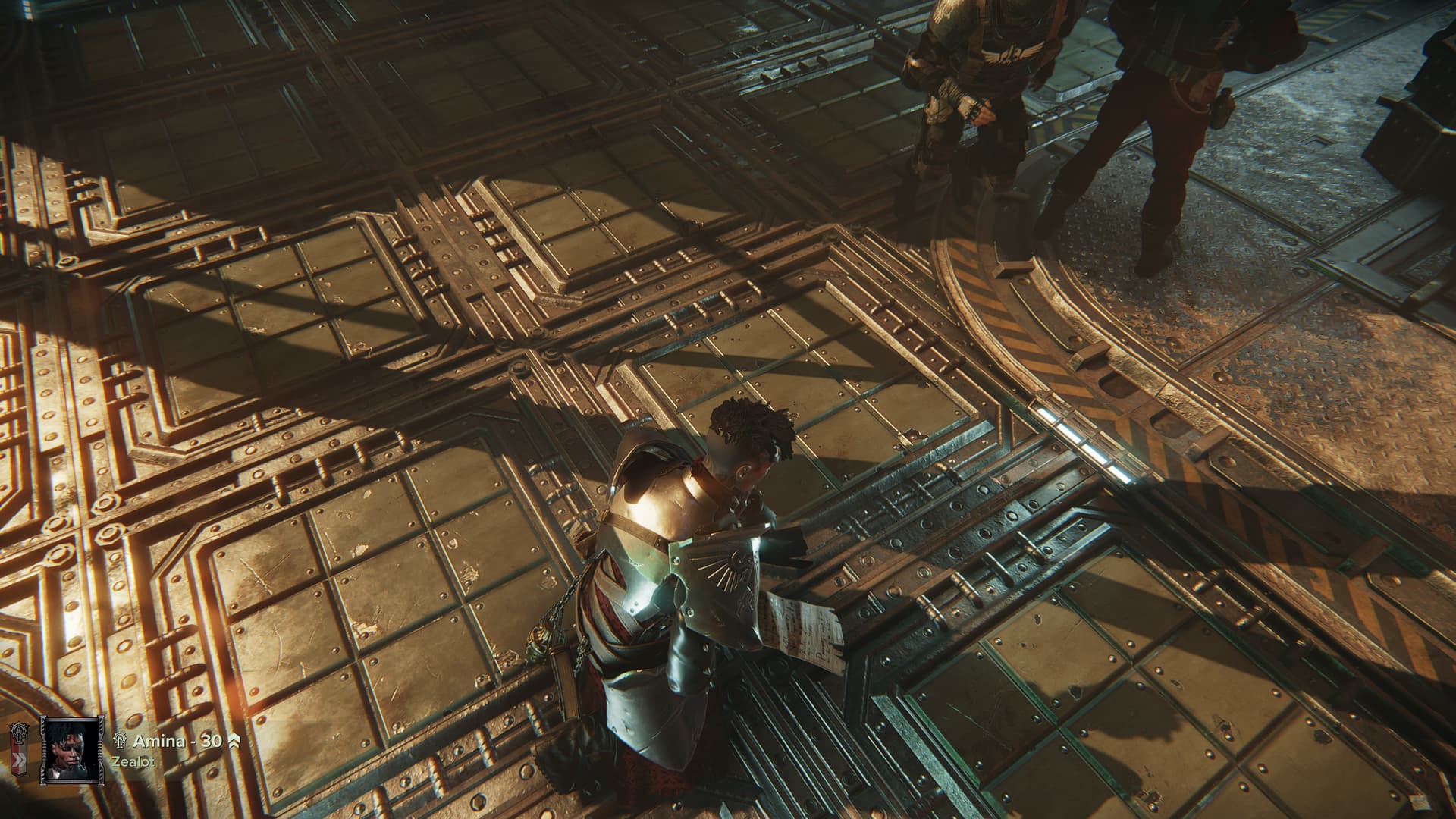Click the Amina - 30 player name
Screen dimensions: 1456x819
(x=177, y=741)
